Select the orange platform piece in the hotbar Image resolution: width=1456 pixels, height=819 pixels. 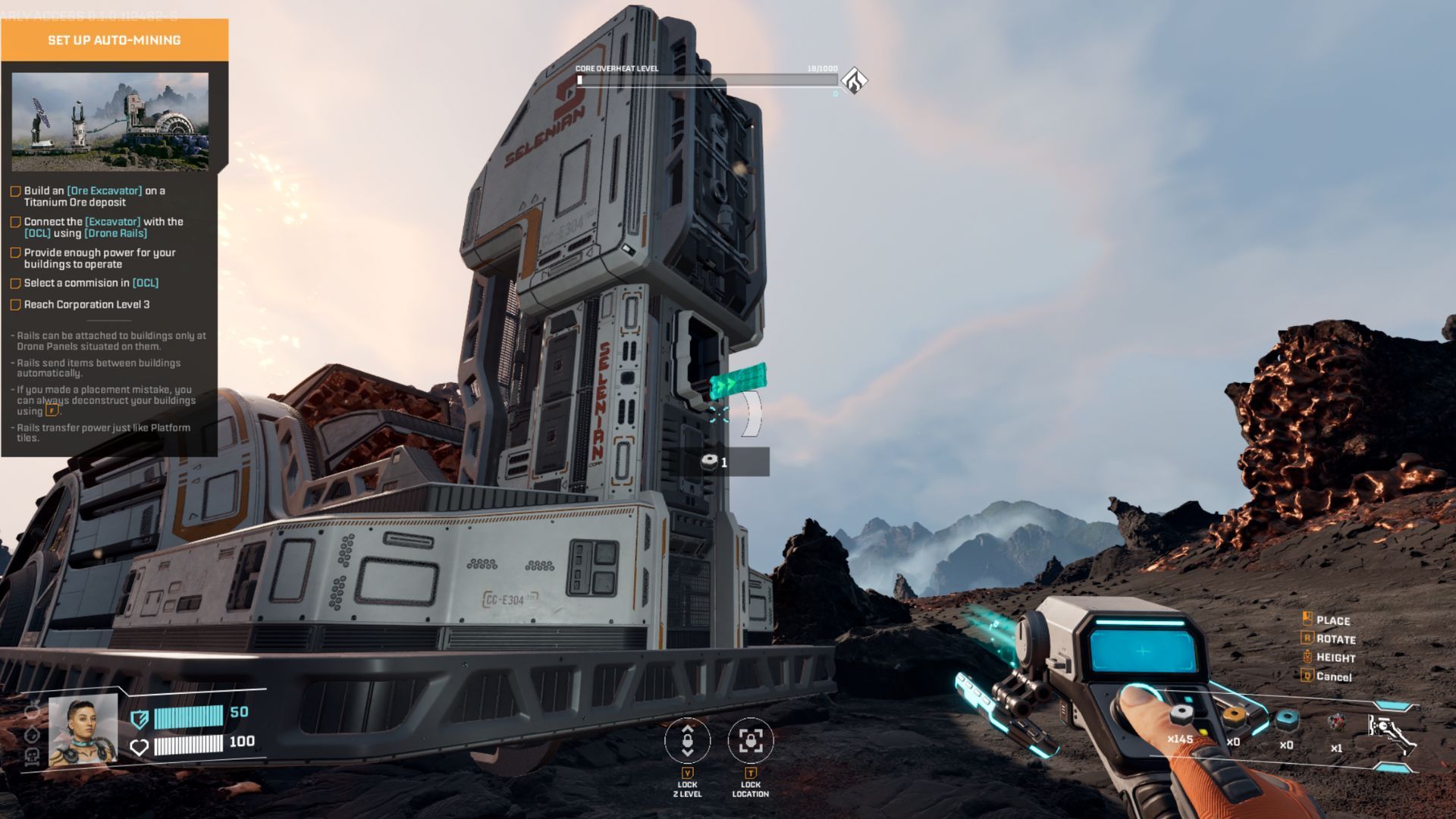tap(1235, 717)
